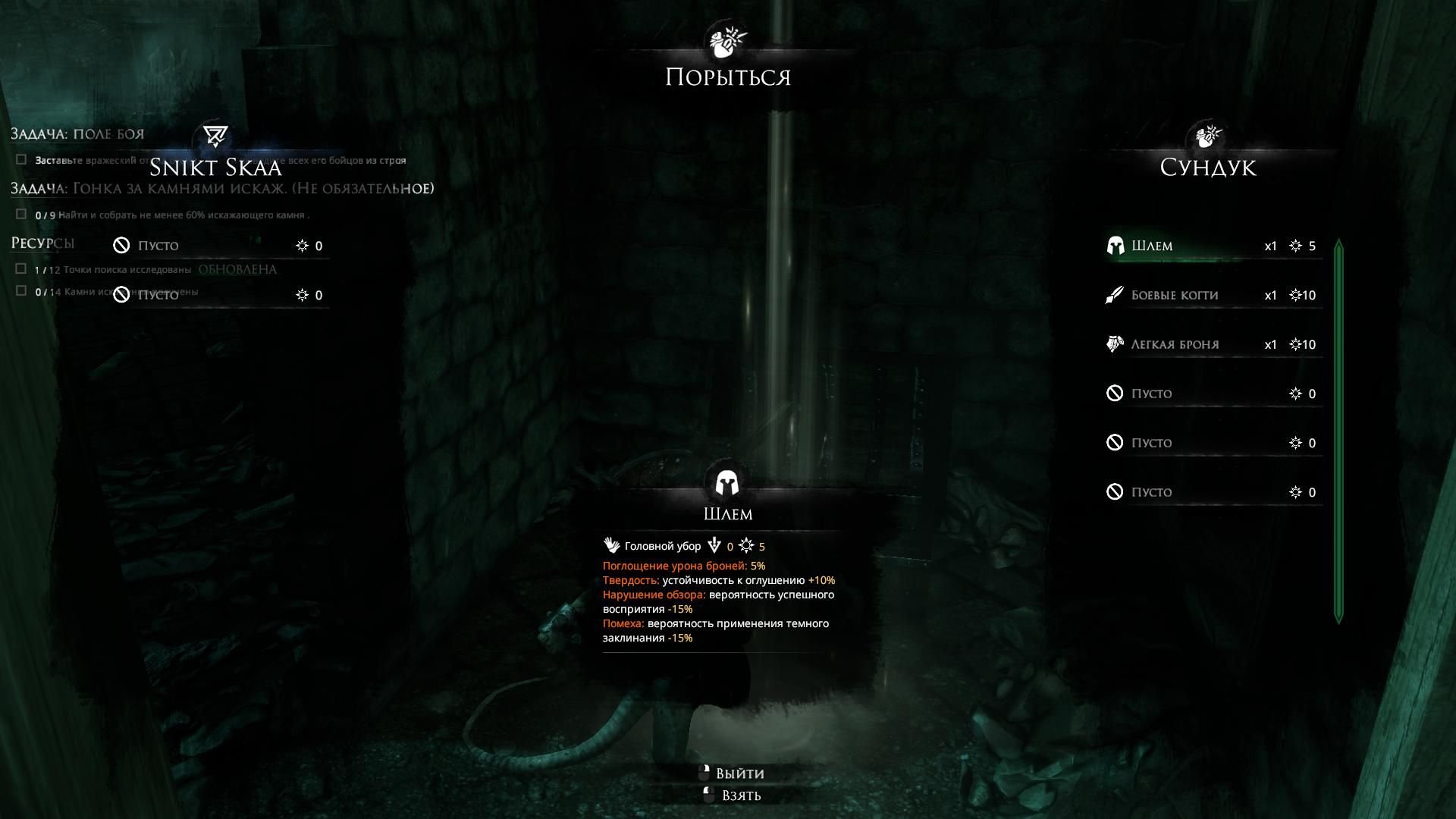Take the item with Взять
The height and width of the screenshot is (819, 1456).
740,795
